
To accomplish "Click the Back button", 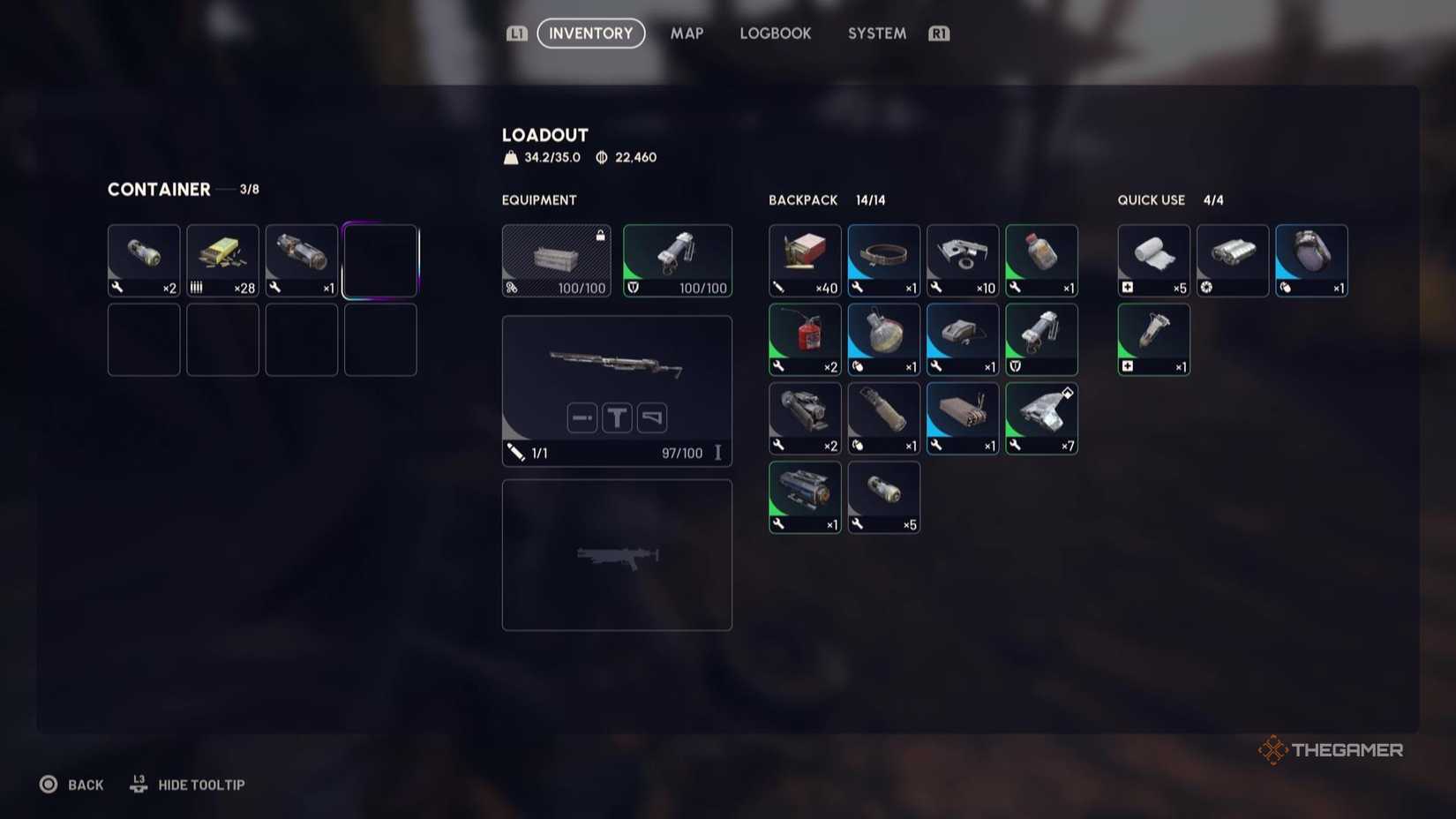I will click(x=72, y=785).
